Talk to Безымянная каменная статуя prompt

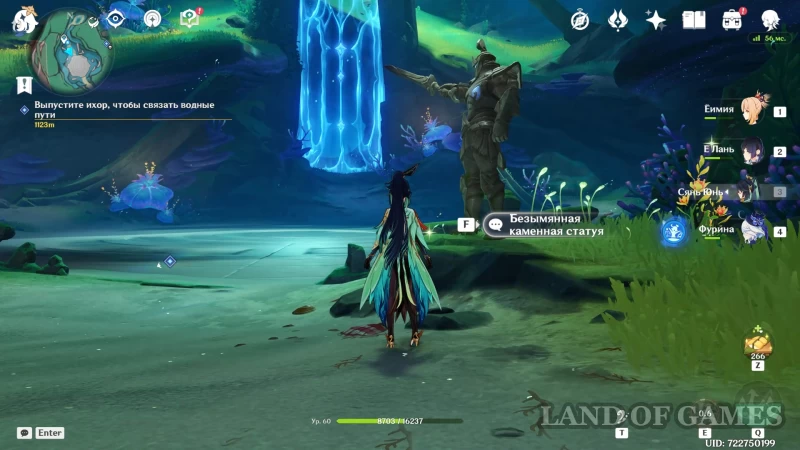click(x=545, y=225)
